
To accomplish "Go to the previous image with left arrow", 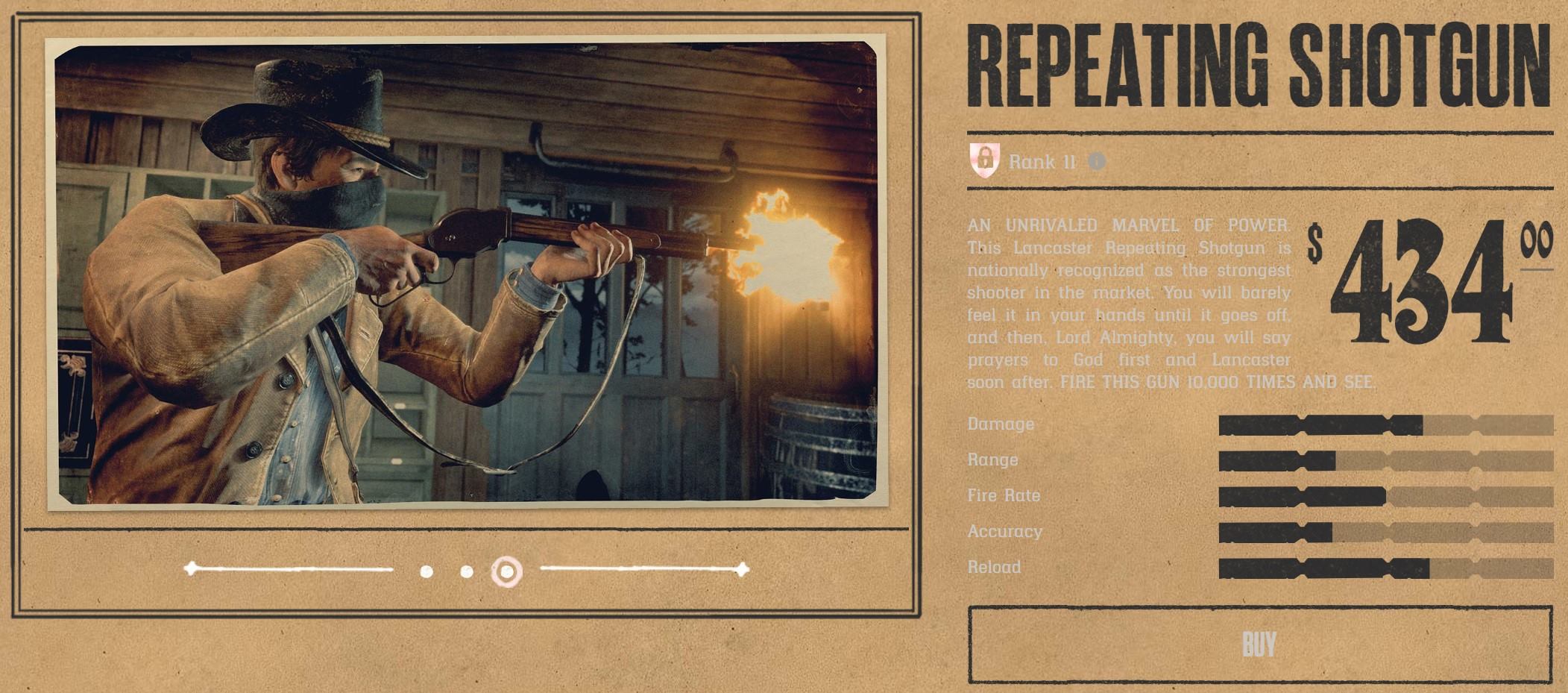I will coord(192,569).
